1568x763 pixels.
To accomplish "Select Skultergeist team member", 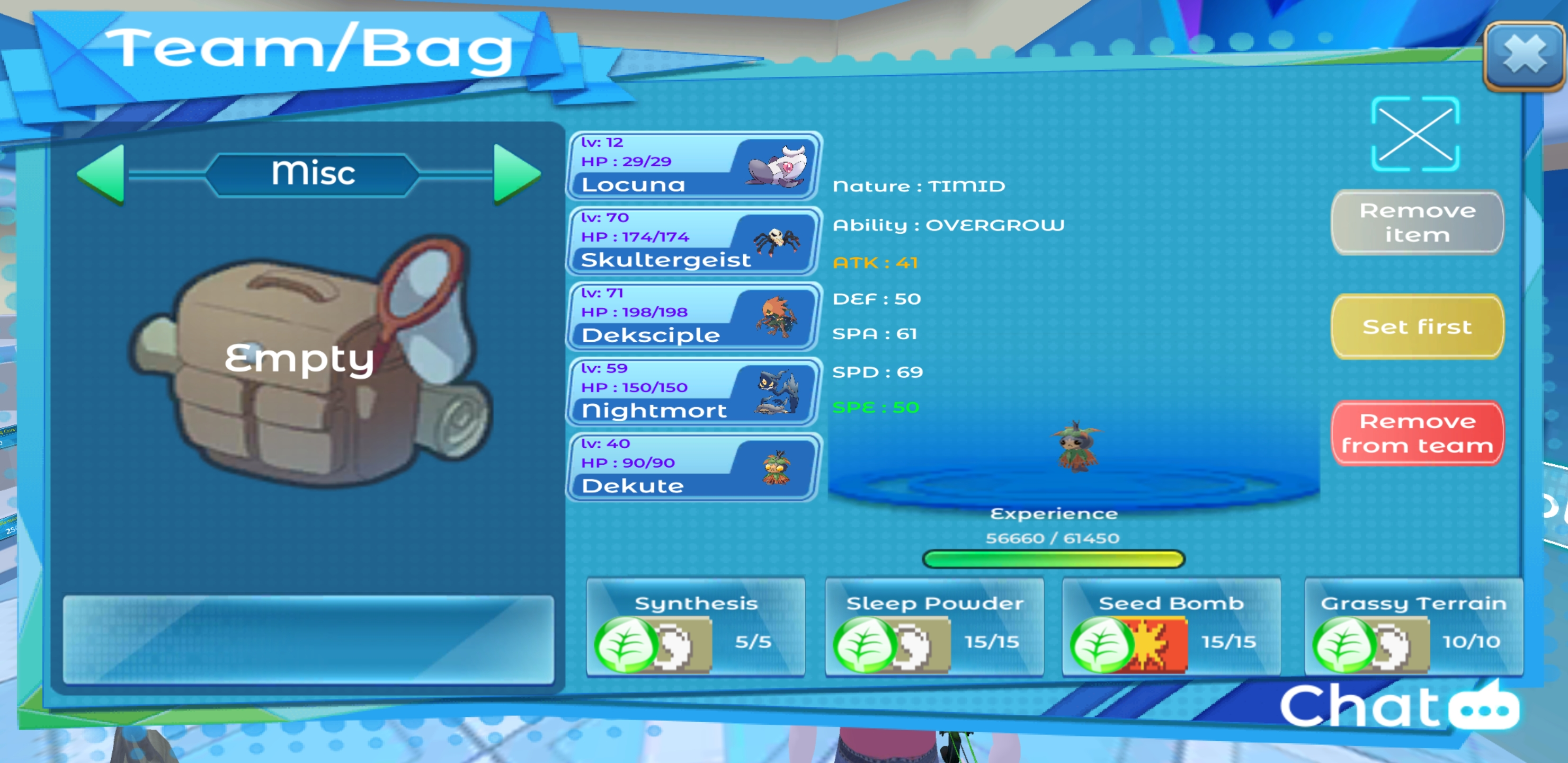I will coord(693,241).
